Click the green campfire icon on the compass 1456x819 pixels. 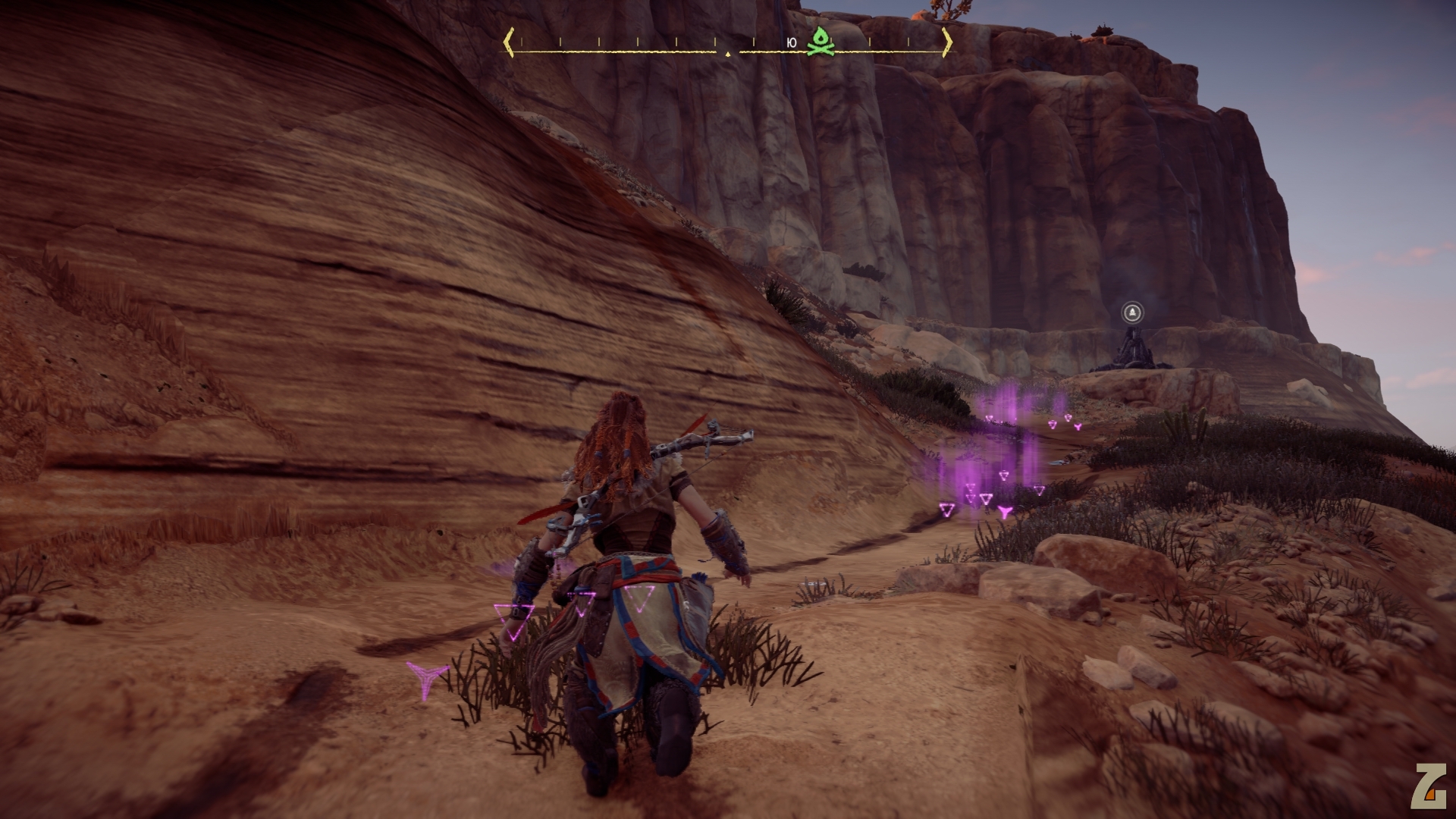click(x=820, y=42)
